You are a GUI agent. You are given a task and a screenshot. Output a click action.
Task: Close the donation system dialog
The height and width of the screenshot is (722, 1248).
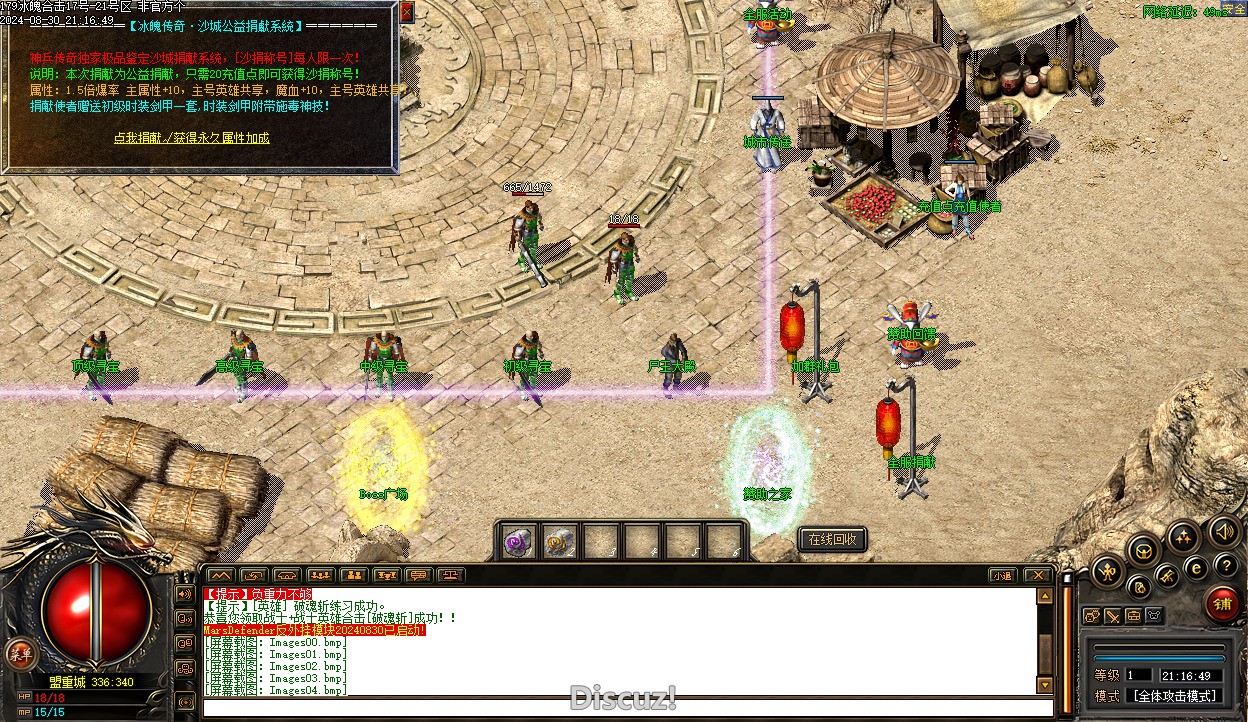point(406,12)
